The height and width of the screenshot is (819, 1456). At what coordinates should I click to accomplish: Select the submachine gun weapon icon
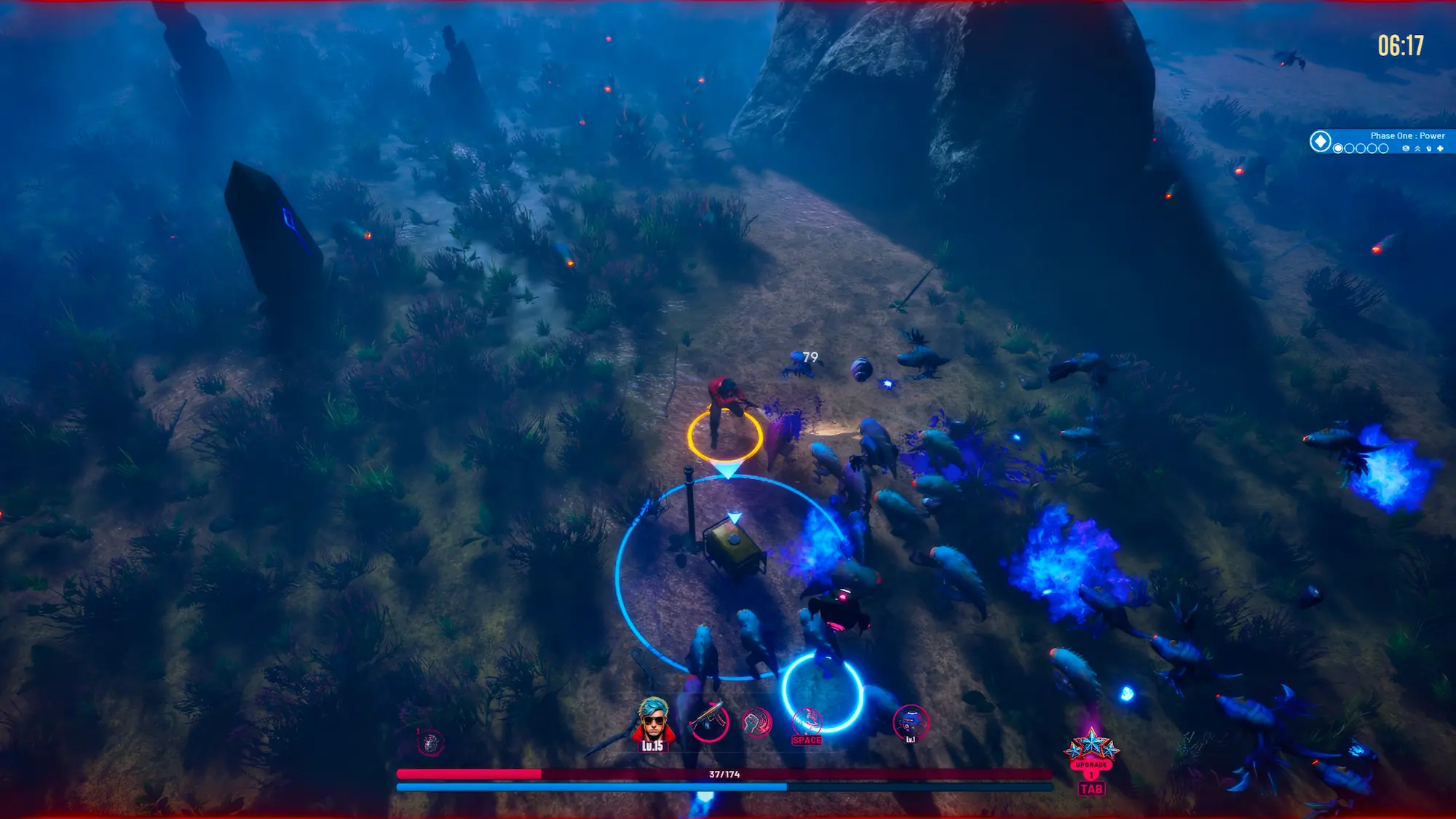pos(707,721)
